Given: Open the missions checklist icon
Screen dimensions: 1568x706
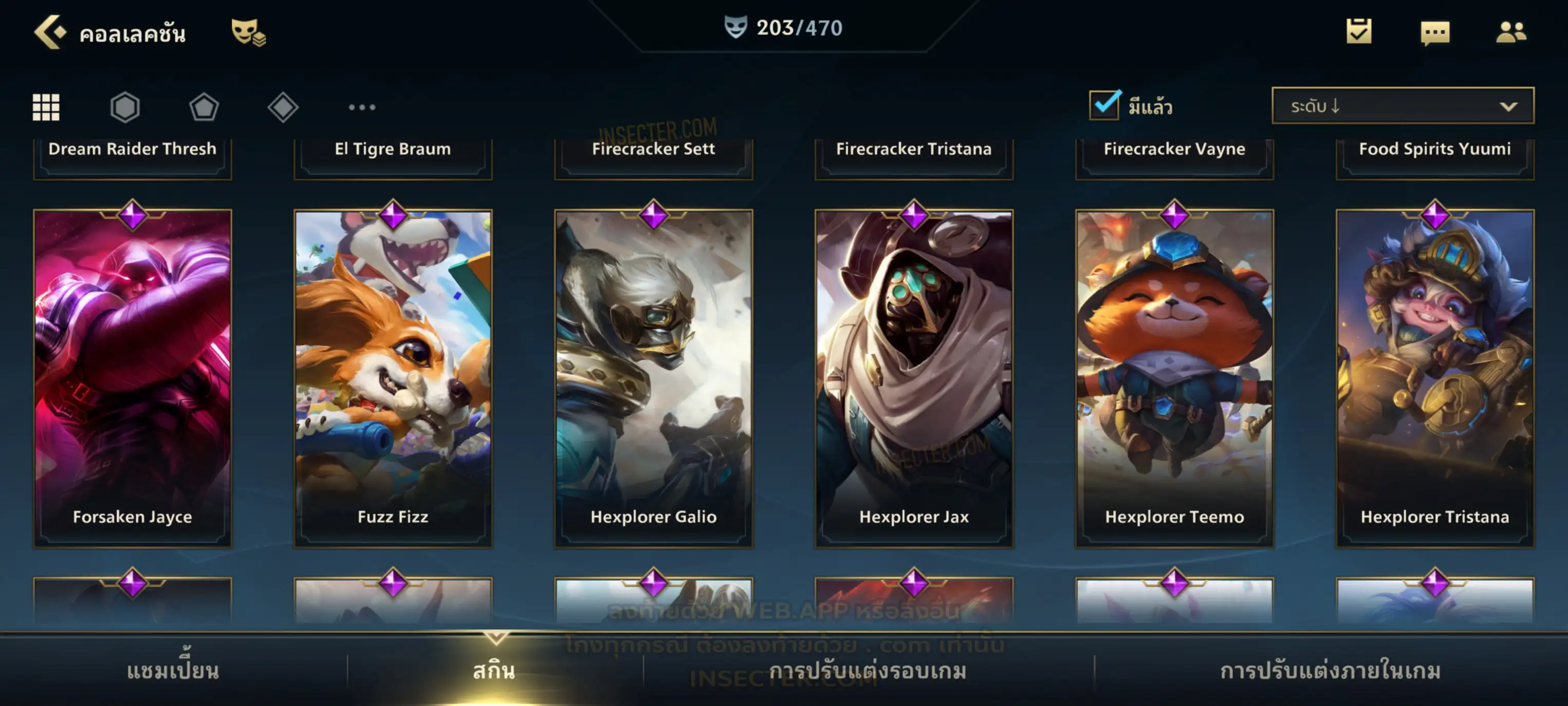Looking at the screenshot, I should pyautogui.click(x=1359, y=32).
